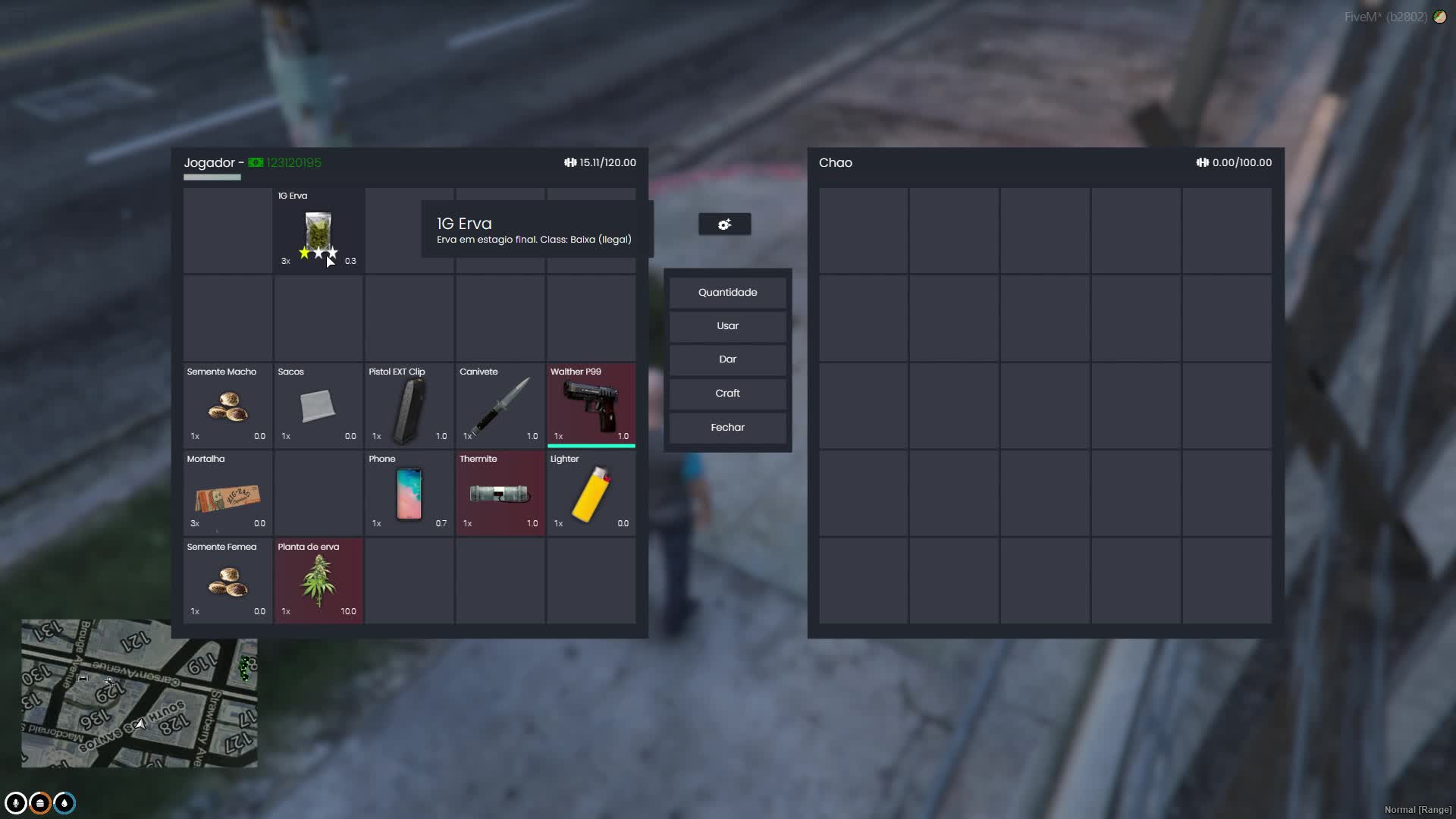Open the gear settings button
Image resolution: width=1456 pixels, height=819 pixels.
724,224
